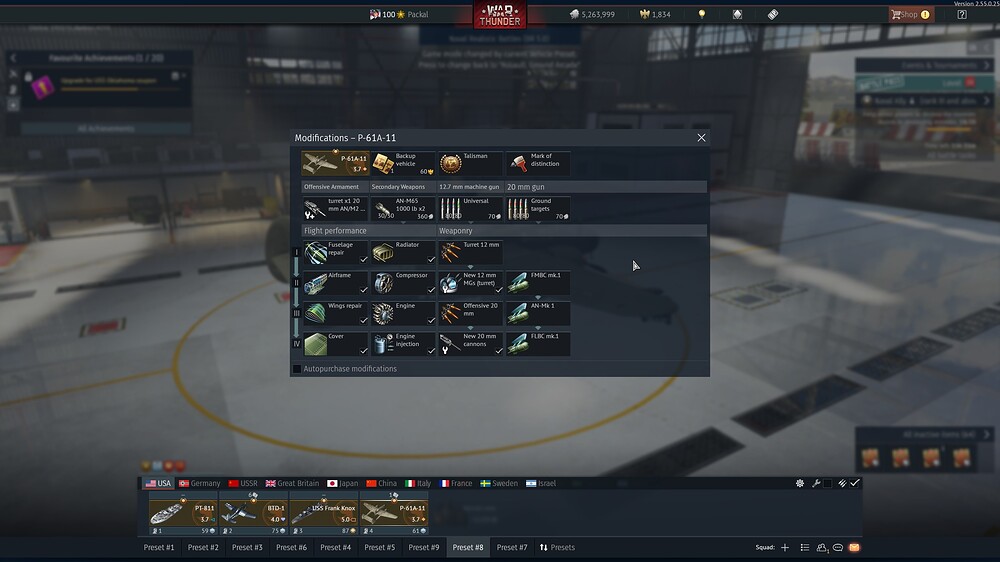Viewport: 1000px width, 562px height.
Task: Close the Modifications window
Action: tap(701, 138)
